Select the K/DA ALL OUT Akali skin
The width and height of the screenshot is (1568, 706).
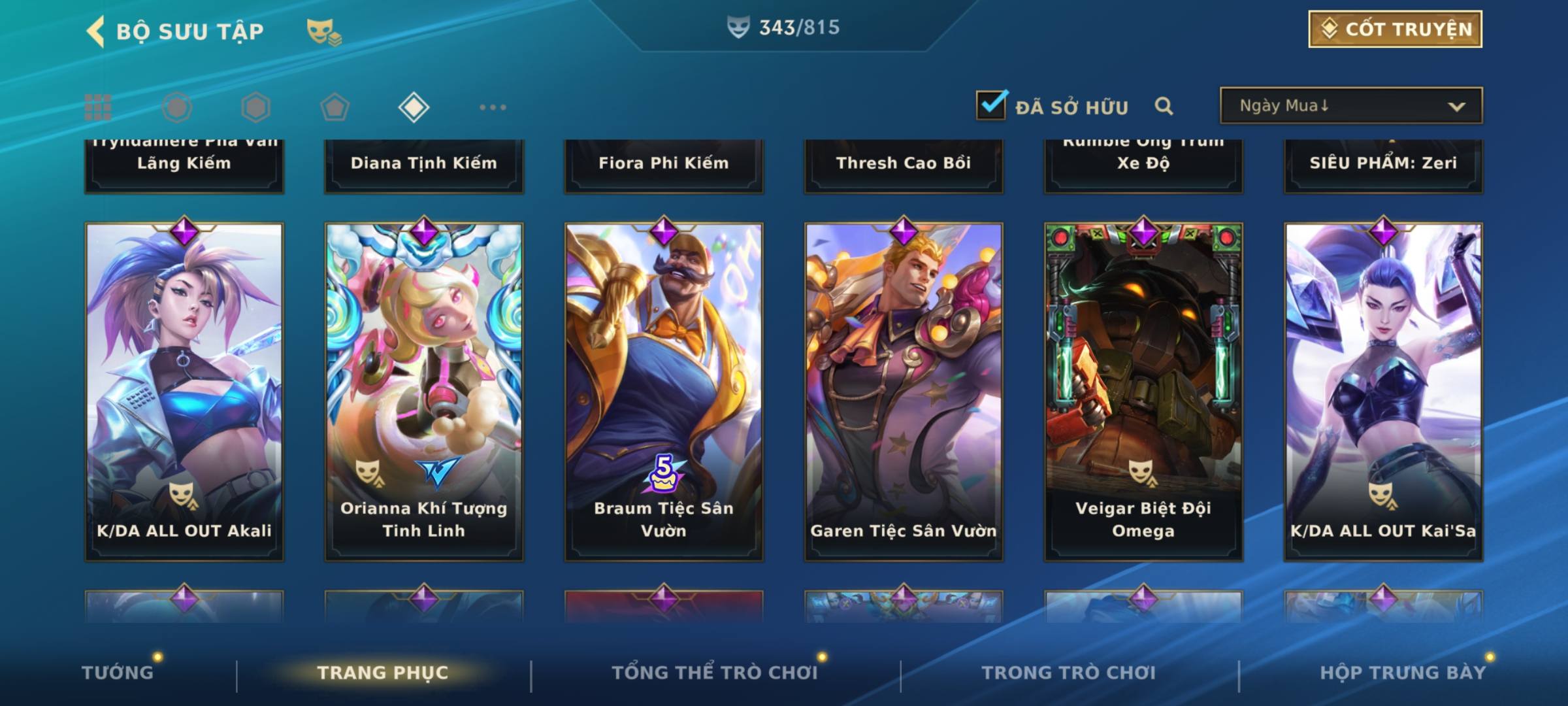pos(184,392)
